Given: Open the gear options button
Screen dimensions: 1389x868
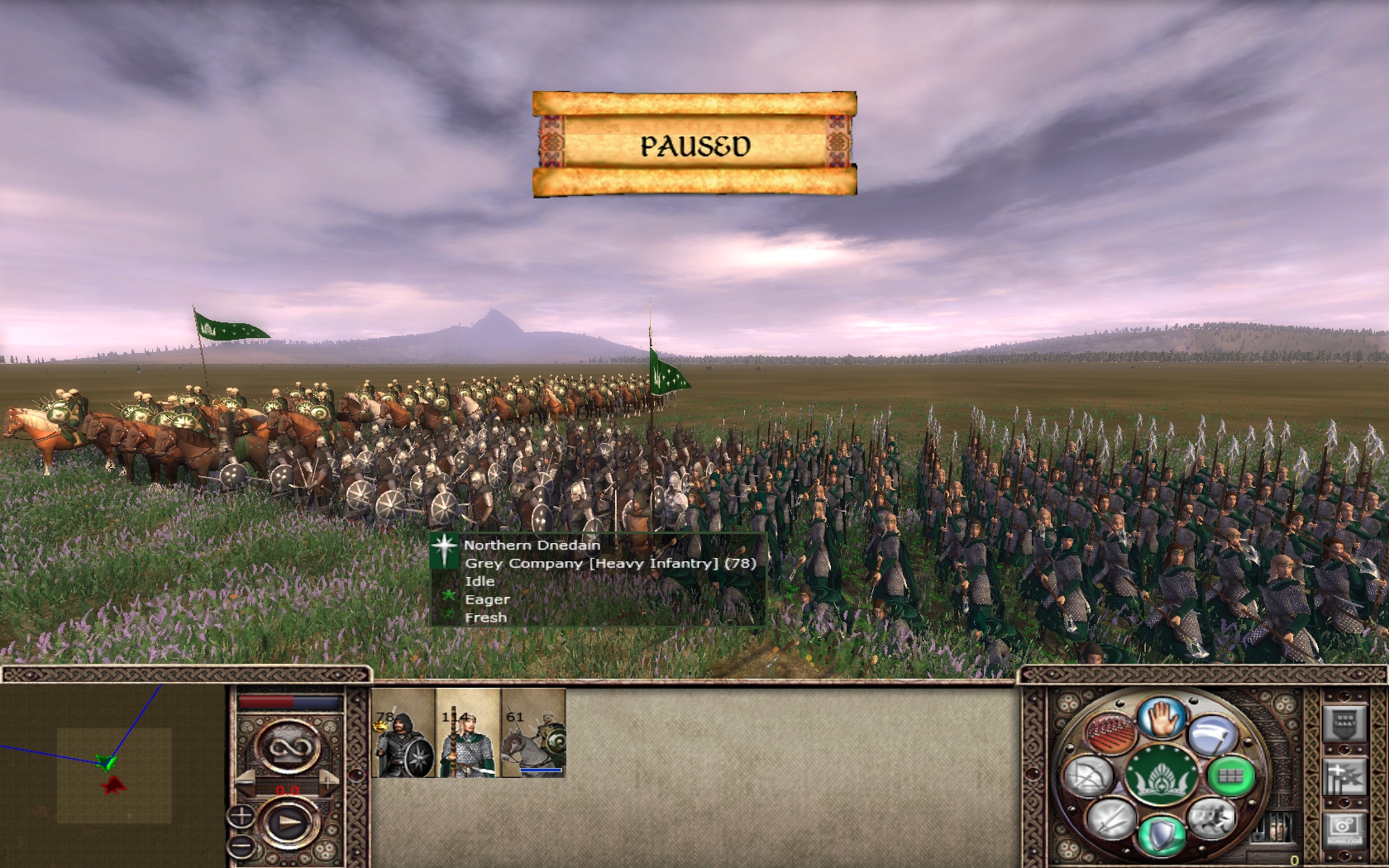Looking at the screenshot, I should point(1344,827).
